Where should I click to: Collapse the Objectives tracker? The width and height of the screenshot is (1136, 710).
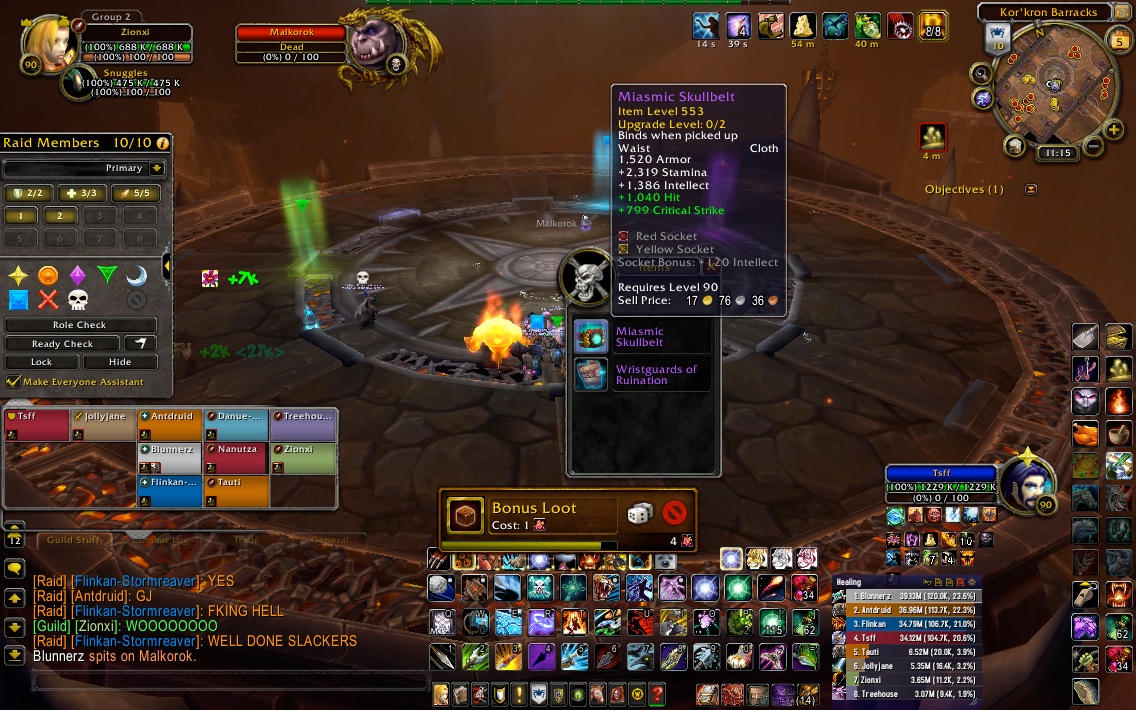pos(1031,189)
